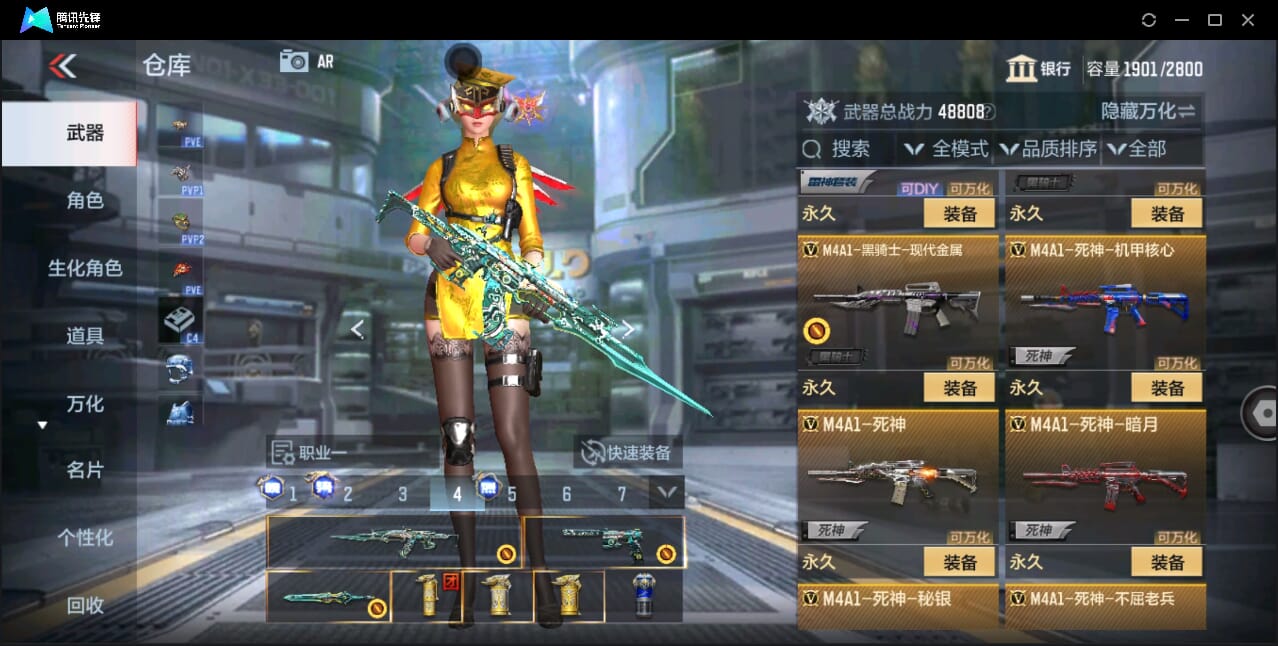The width and height of the screenshot is (1278, 646).
Task: Open the 生化角色 category
Action: point(85,268)
